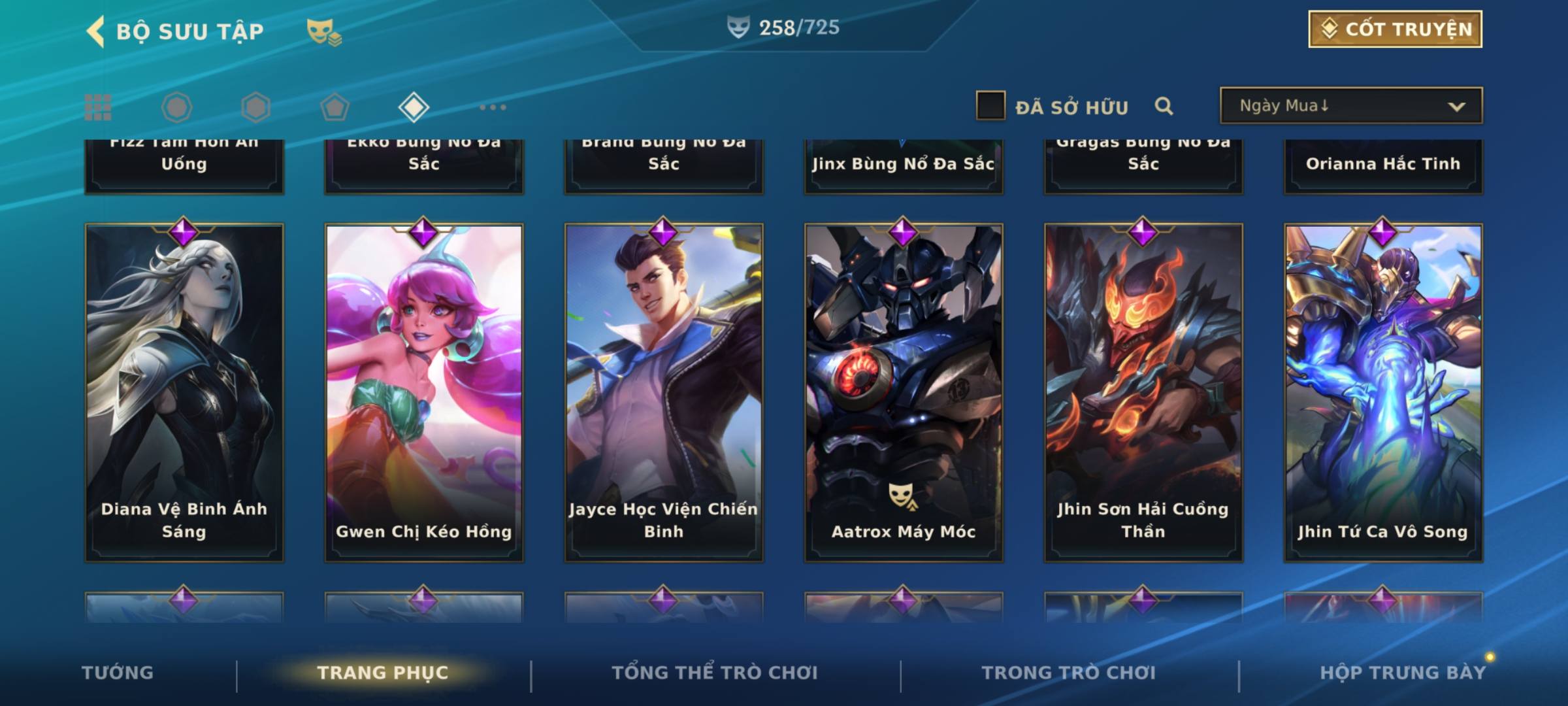The height and width of the screenshot is (706, 1568).
Task: Select the Gwen Chị Kéo Hồng skin
Action: point(424,392)
